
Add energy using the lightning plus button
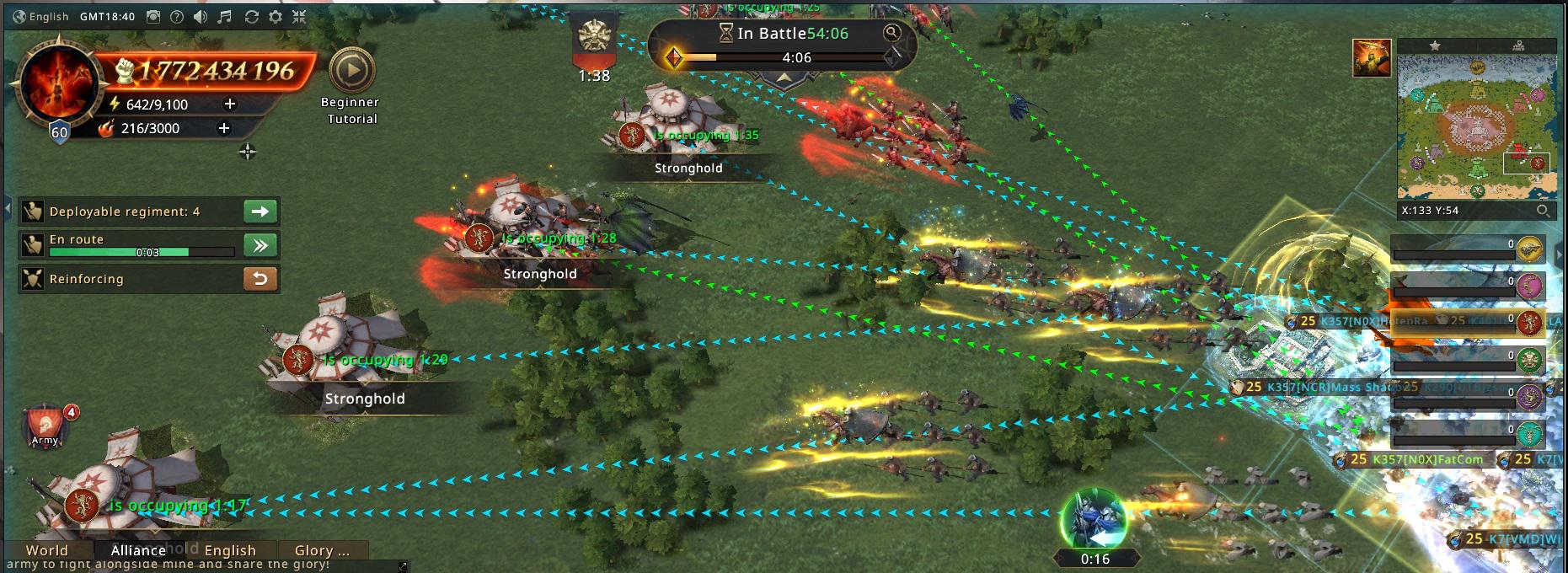point(229,104)
